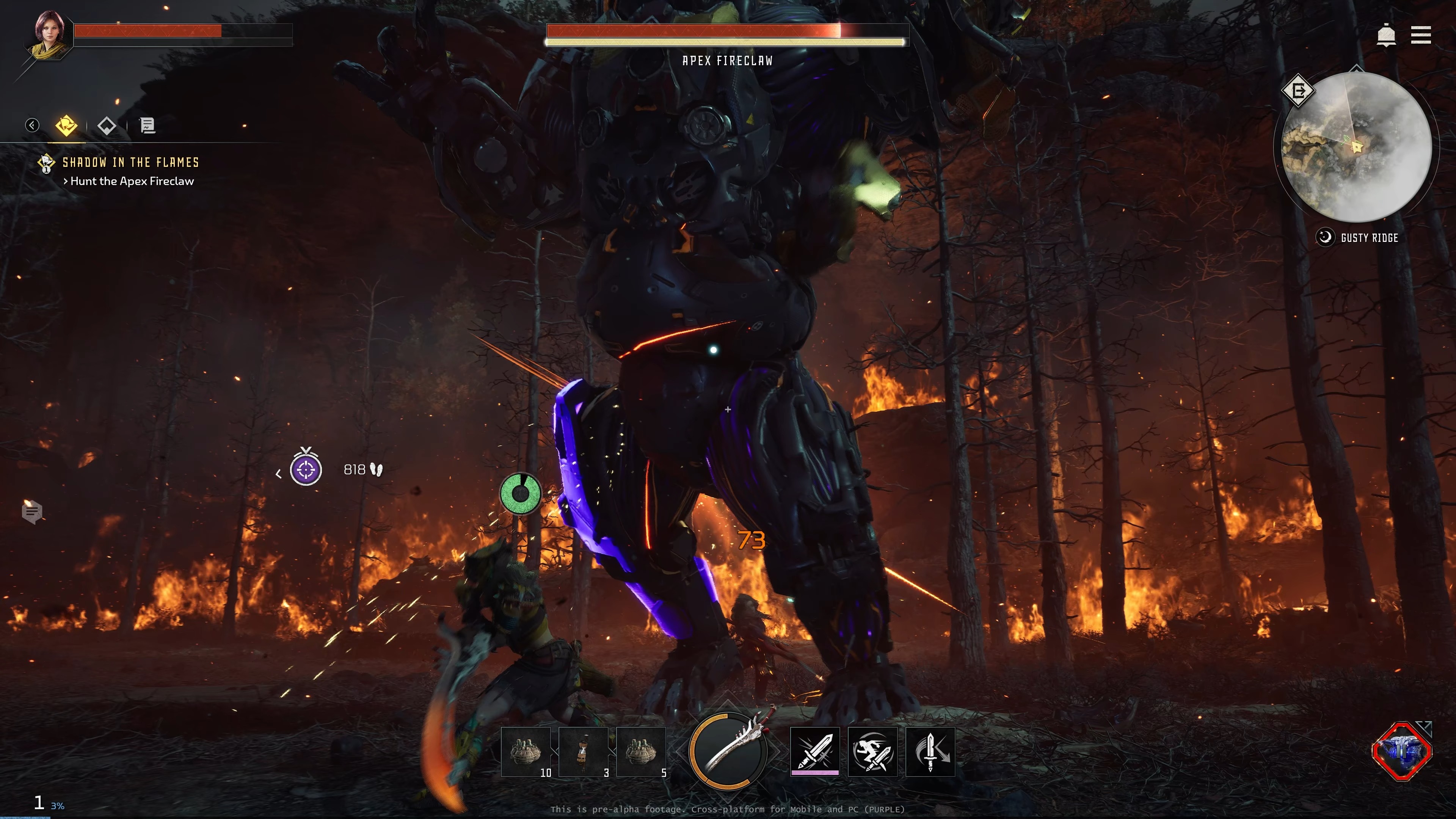Select the active quest flag tab icon
This screenshot has width=1456, height=819.
pos(66,126)
